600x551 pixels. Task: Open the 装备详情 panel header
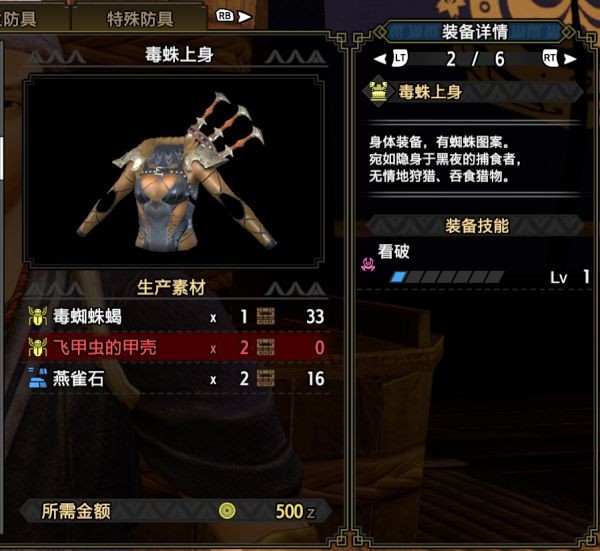473,31
